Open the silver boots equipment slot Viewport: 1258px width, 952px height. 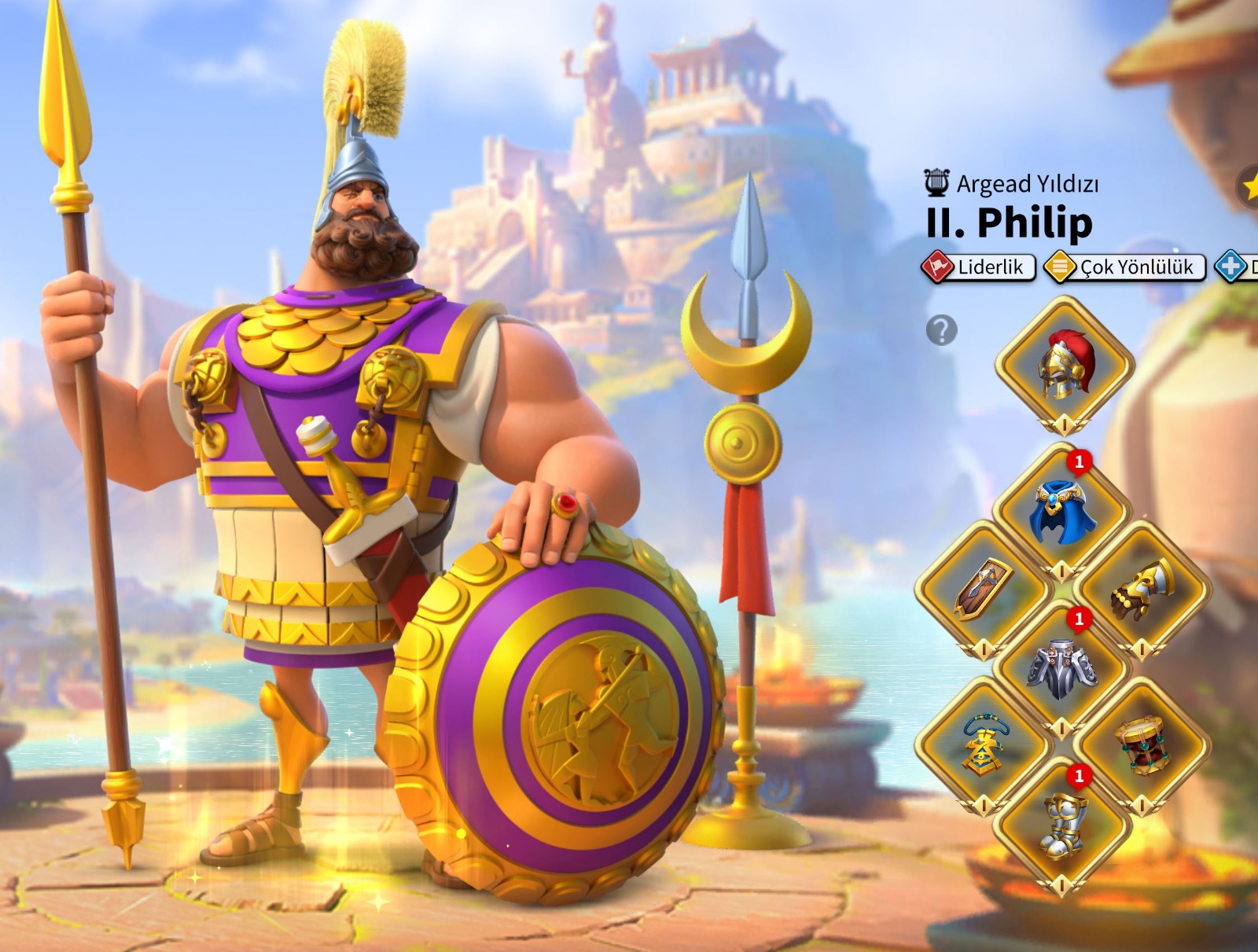(x=1063, y=825)
